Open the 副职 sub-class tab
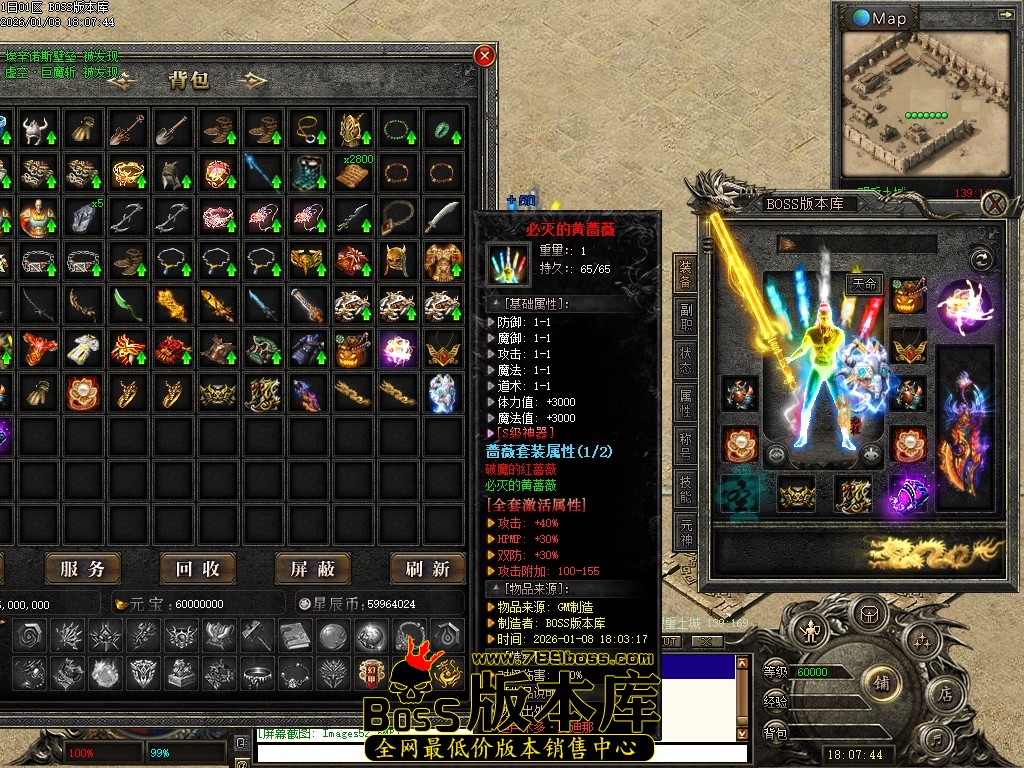The height and width of the screenshot is (768, 1024). (686, 311)
